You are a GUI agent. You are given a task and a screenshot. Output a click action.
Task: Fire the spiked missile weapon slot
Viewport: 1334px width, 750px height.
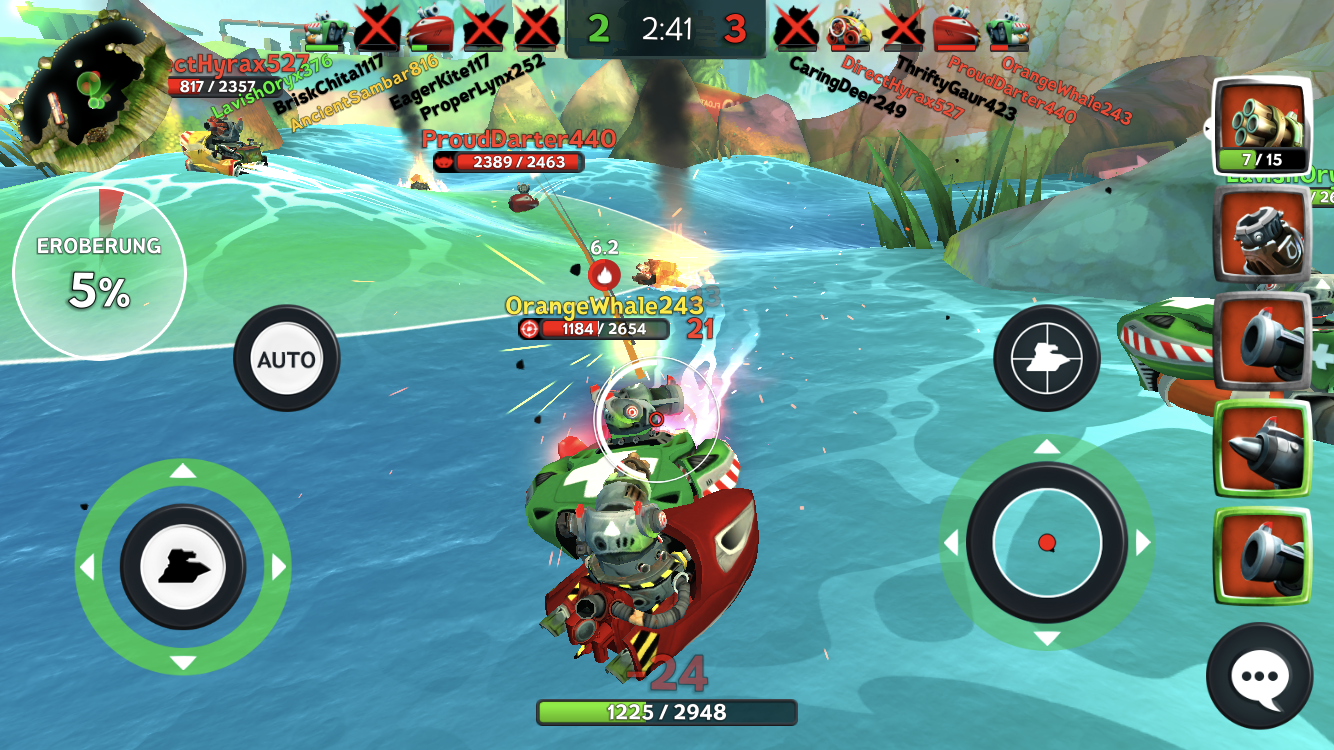pos(1262,448)
